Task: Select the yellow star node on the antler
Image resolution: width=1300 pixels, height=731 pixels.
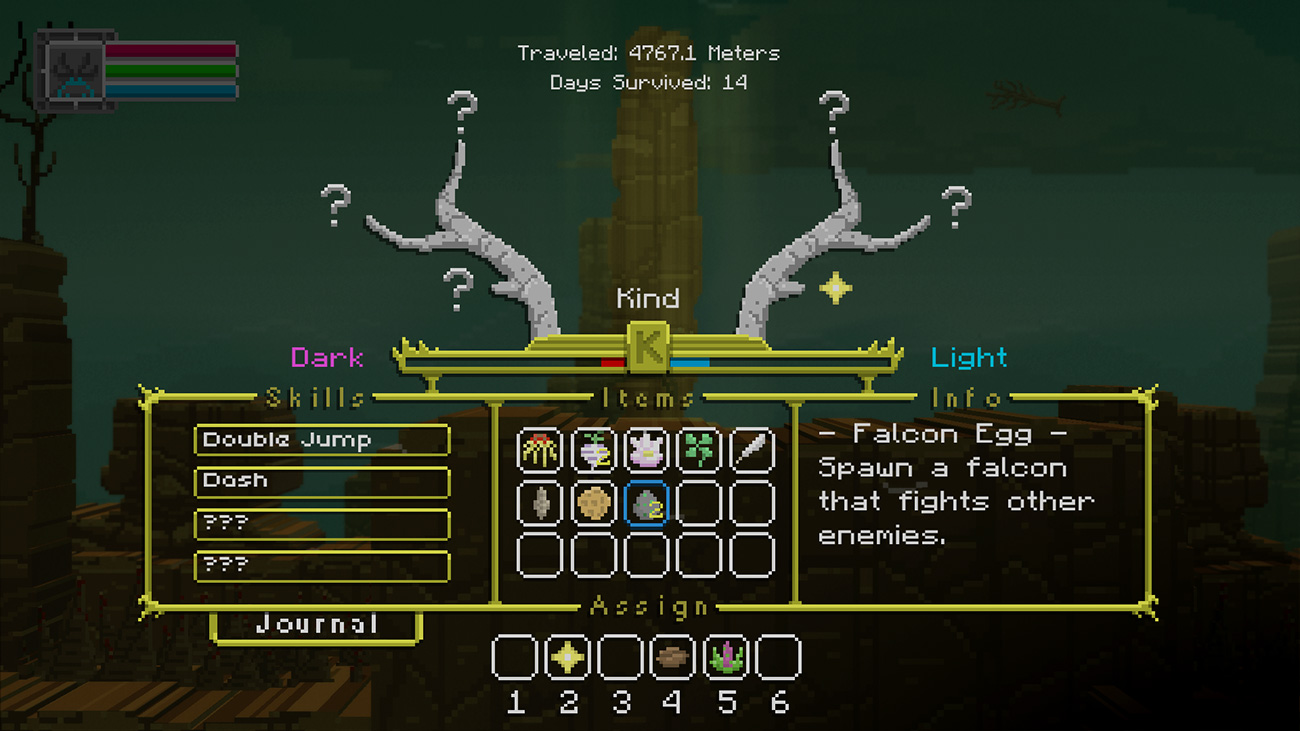Action: tap(835, 288)
